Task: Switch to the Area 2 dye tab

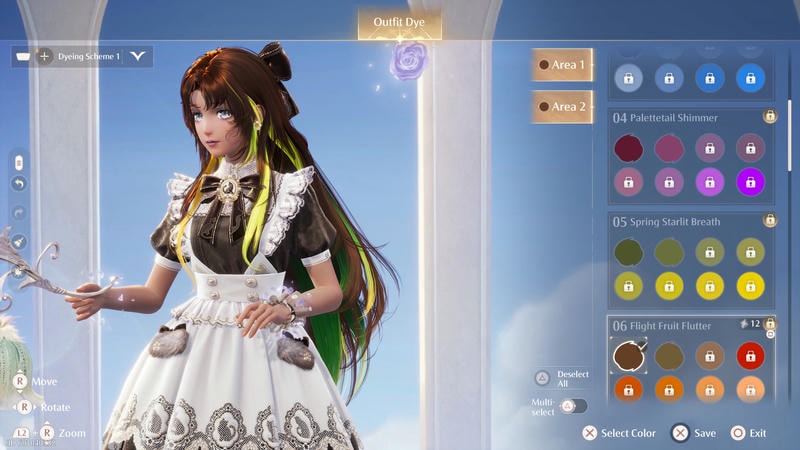Action: [x=562, y=106]
